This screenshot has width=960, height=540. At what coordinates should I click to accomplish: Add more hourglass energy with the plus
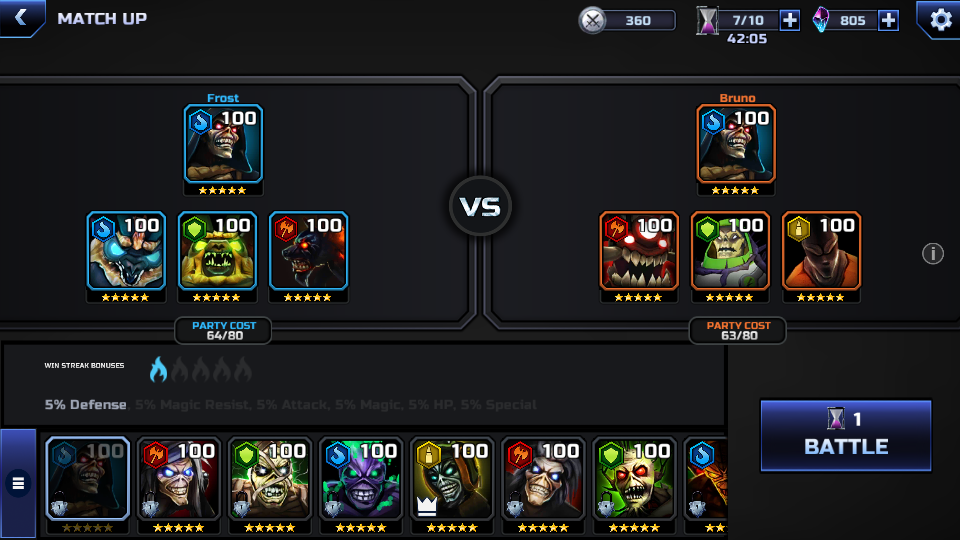tap(789, 20)
